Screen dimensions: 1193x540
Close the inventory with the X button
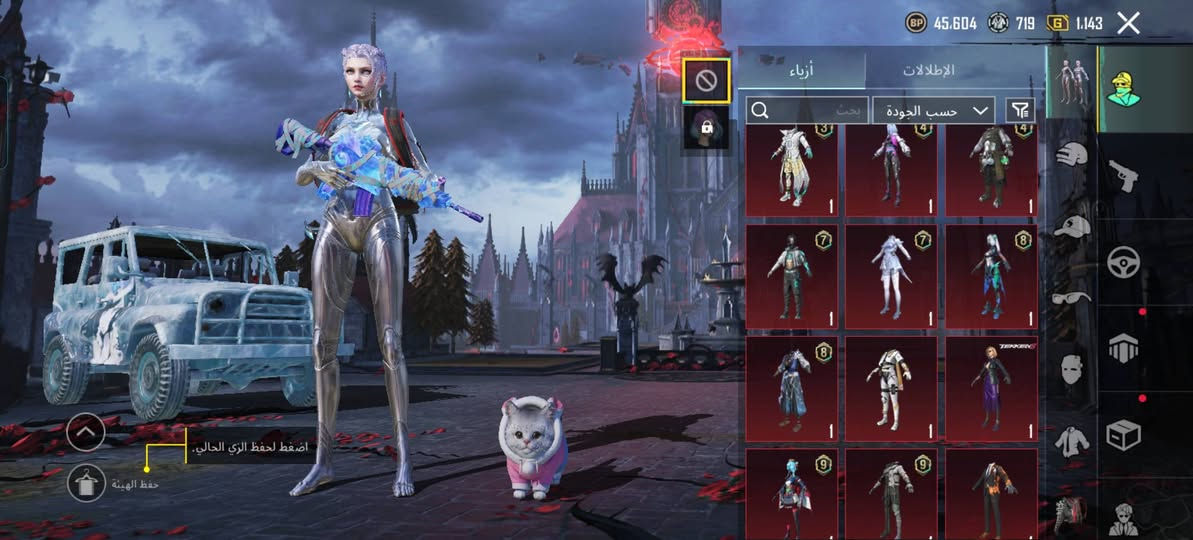click(x=1128, y=24)
